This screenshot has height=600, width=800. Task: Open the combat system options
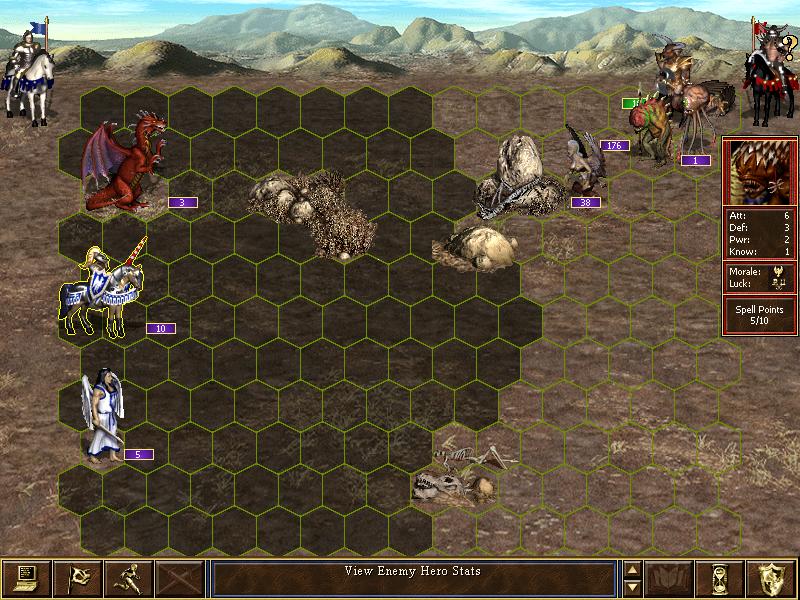[x=26, y=578]
